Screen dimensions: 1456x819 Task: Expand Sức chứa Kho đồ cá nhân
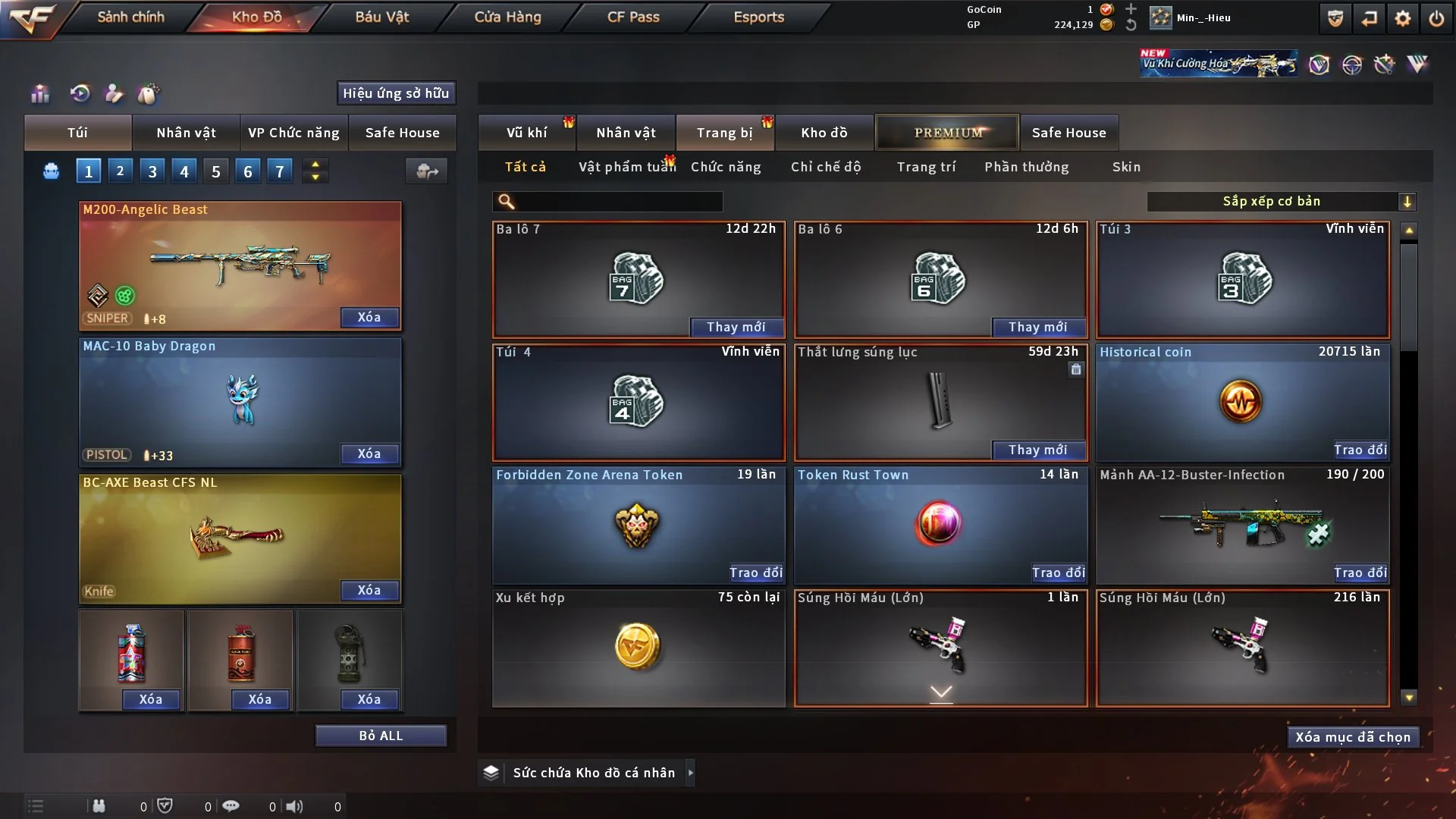[690, 773]
